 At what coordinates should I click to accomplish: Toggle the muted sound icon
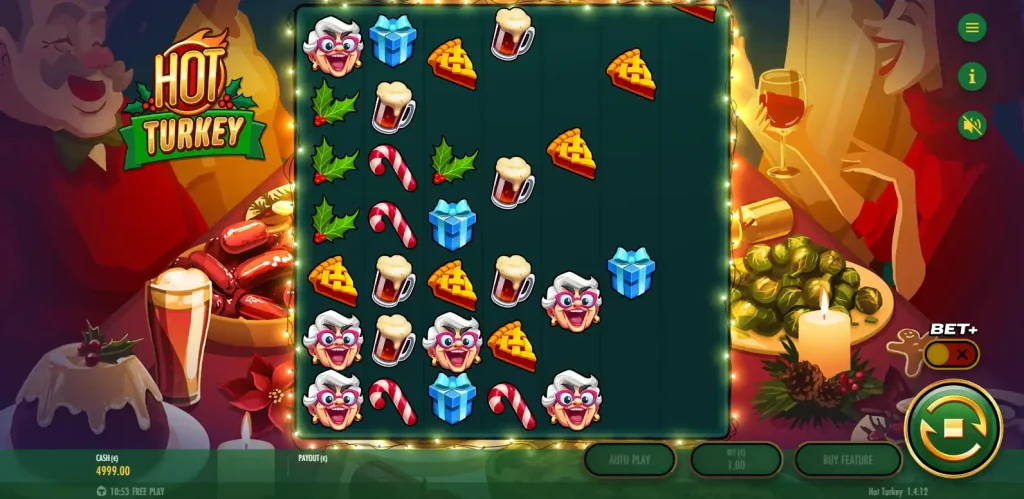coord(971,125)
